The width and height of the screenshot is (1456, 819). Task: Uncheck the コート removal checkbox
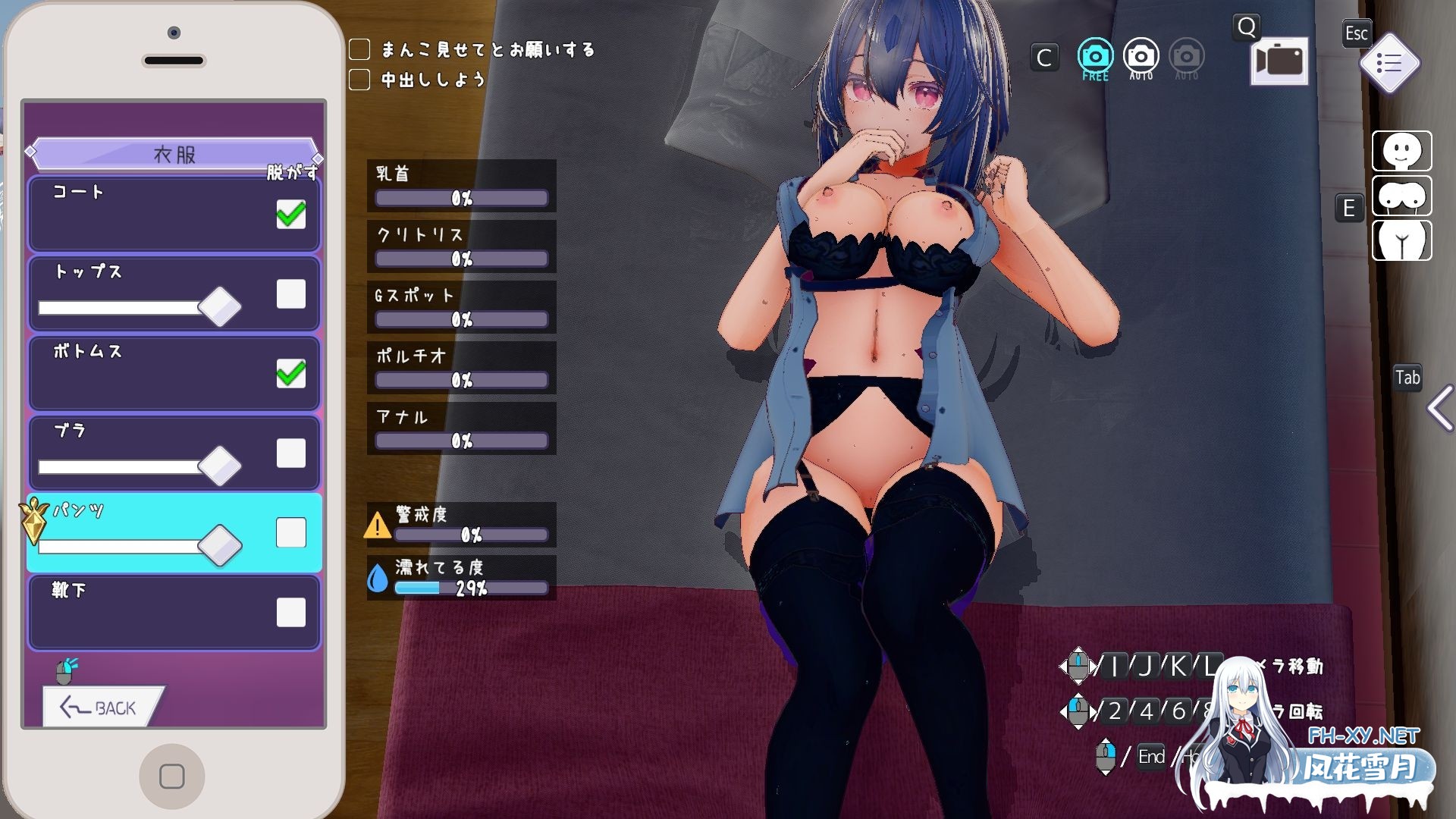click(290, 215)
